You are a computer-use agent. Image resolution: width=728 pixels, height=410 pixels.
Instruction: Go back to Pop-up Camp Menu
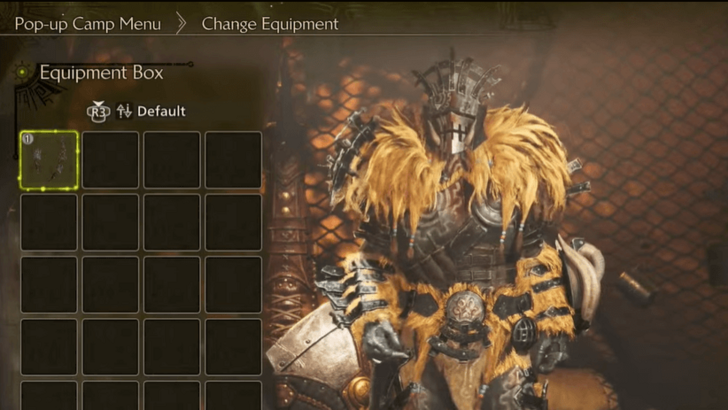87,23
